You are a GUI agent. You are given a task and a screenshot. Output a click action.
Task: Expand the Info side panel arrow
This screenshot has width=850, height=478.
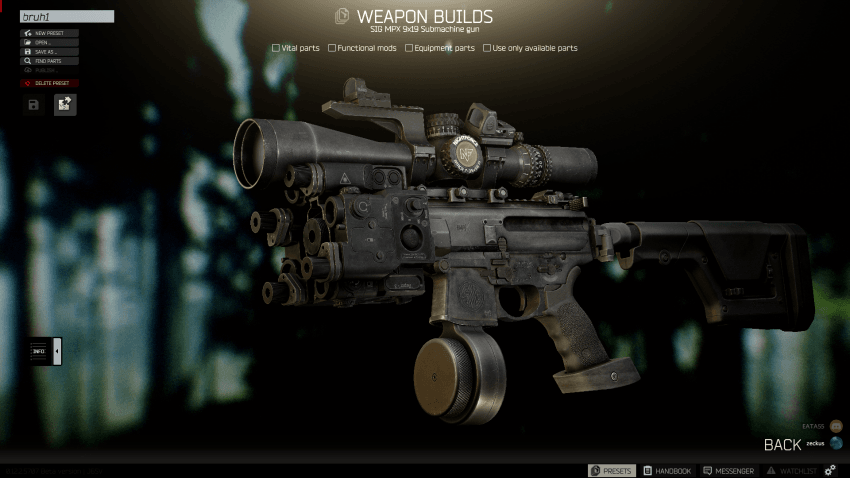(x=57, y=351)
